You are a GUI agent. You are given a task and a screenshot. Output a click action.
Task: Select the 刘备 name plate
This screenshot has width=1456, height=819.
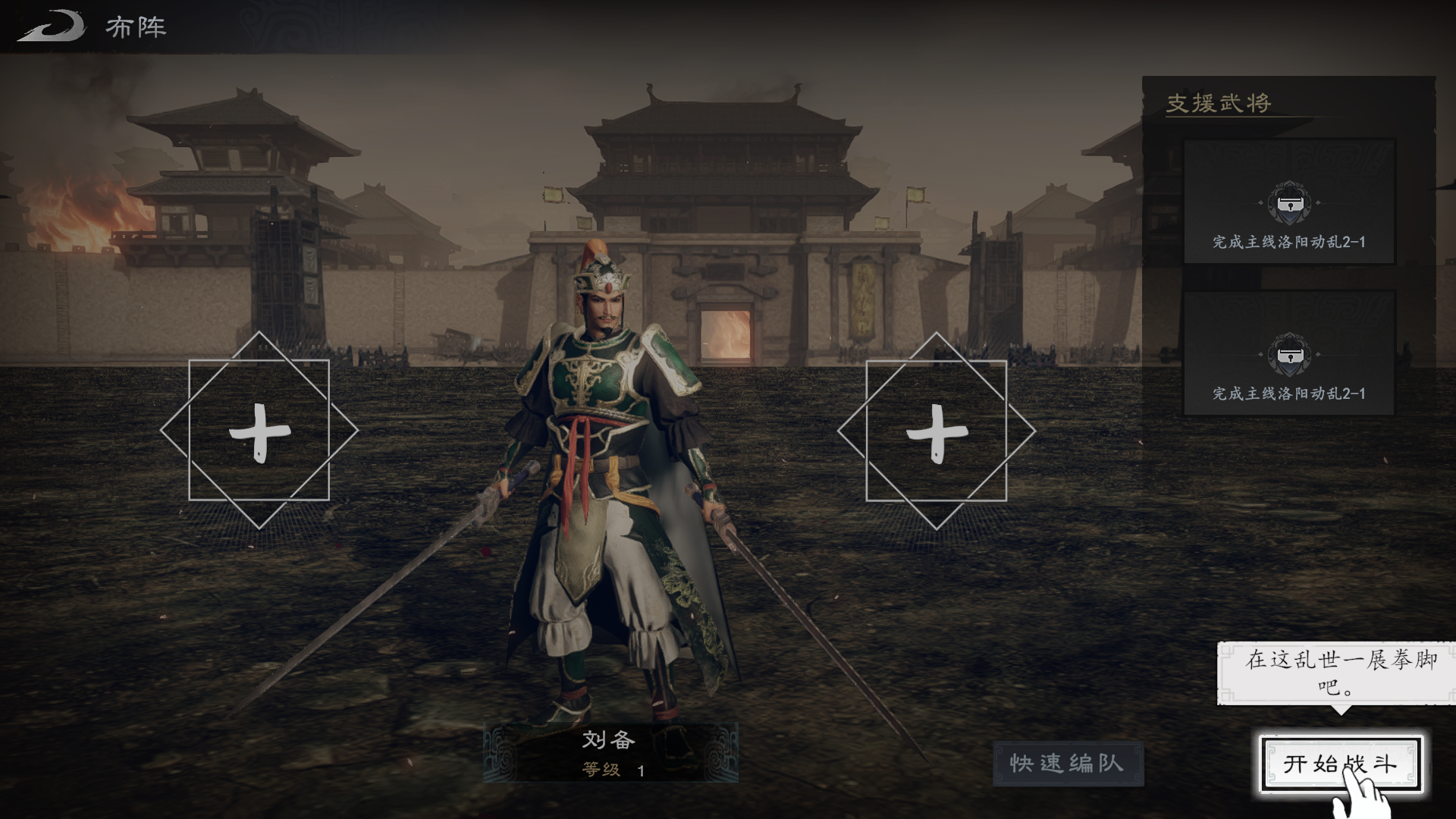click(610, 752)
